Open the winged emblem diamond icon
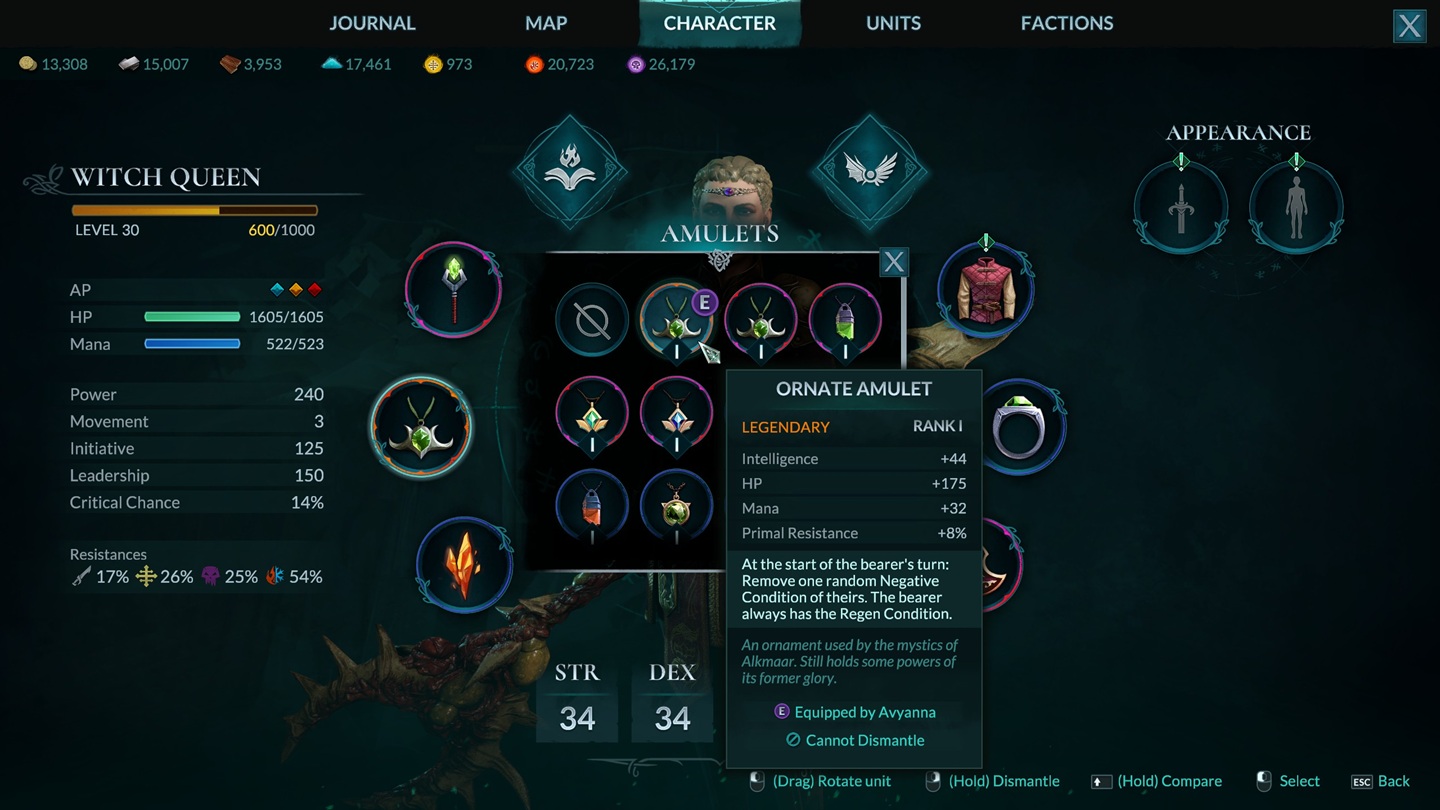The height and width of the screenshot is (810, 1440). point(870,171)
